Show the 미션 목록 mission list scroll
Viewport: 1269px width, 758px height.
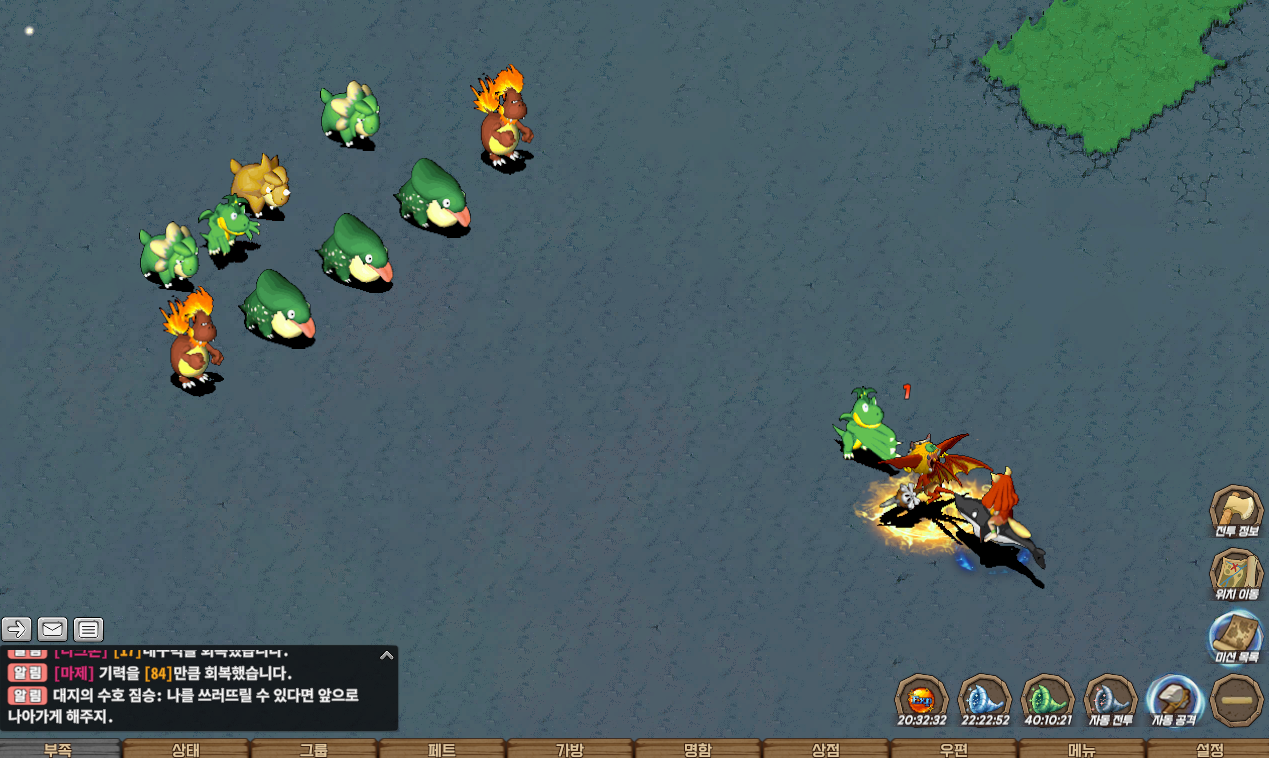(1237, 637)
